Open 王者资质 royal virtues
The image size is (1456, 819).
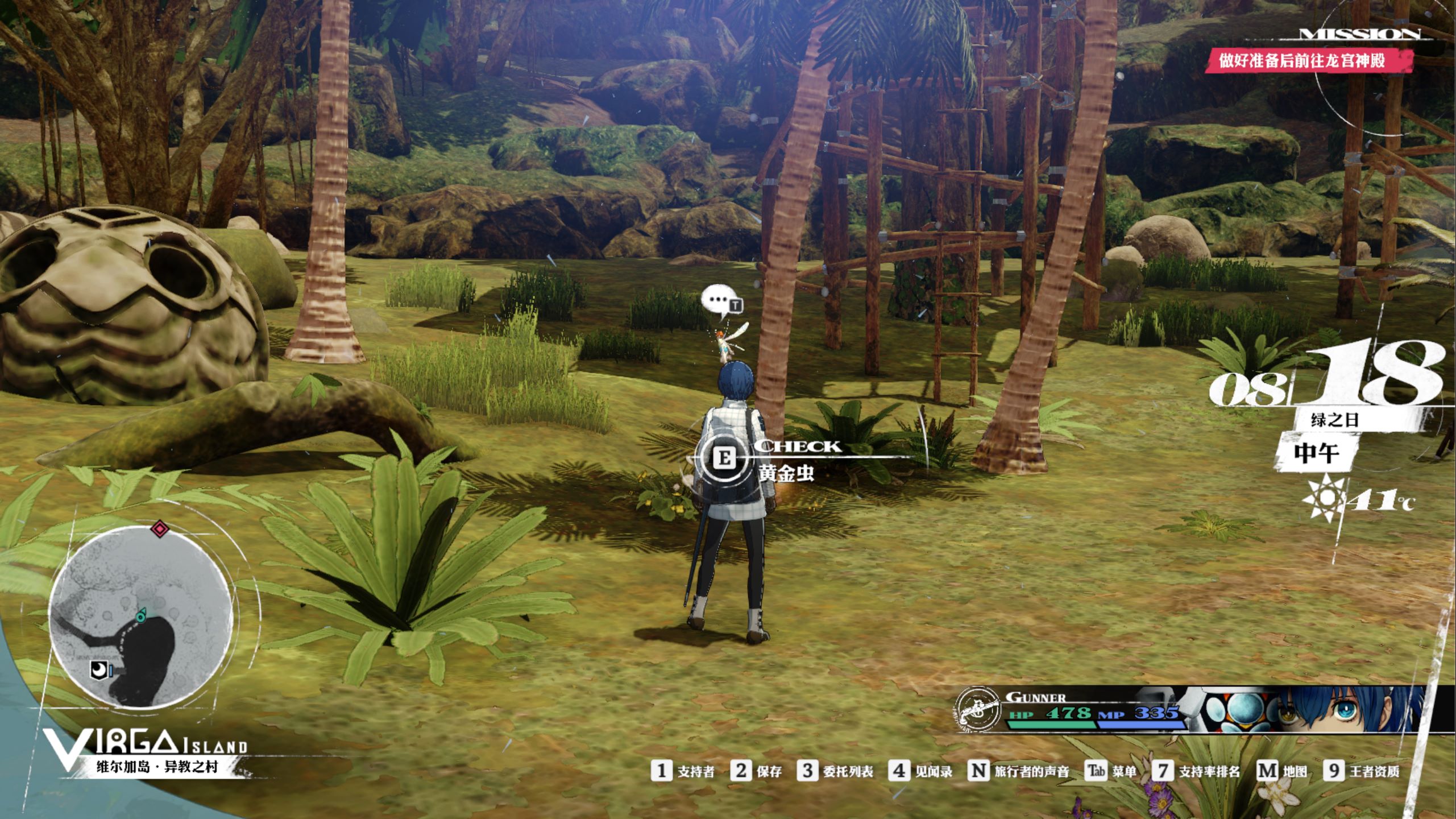pos(1362,771)
